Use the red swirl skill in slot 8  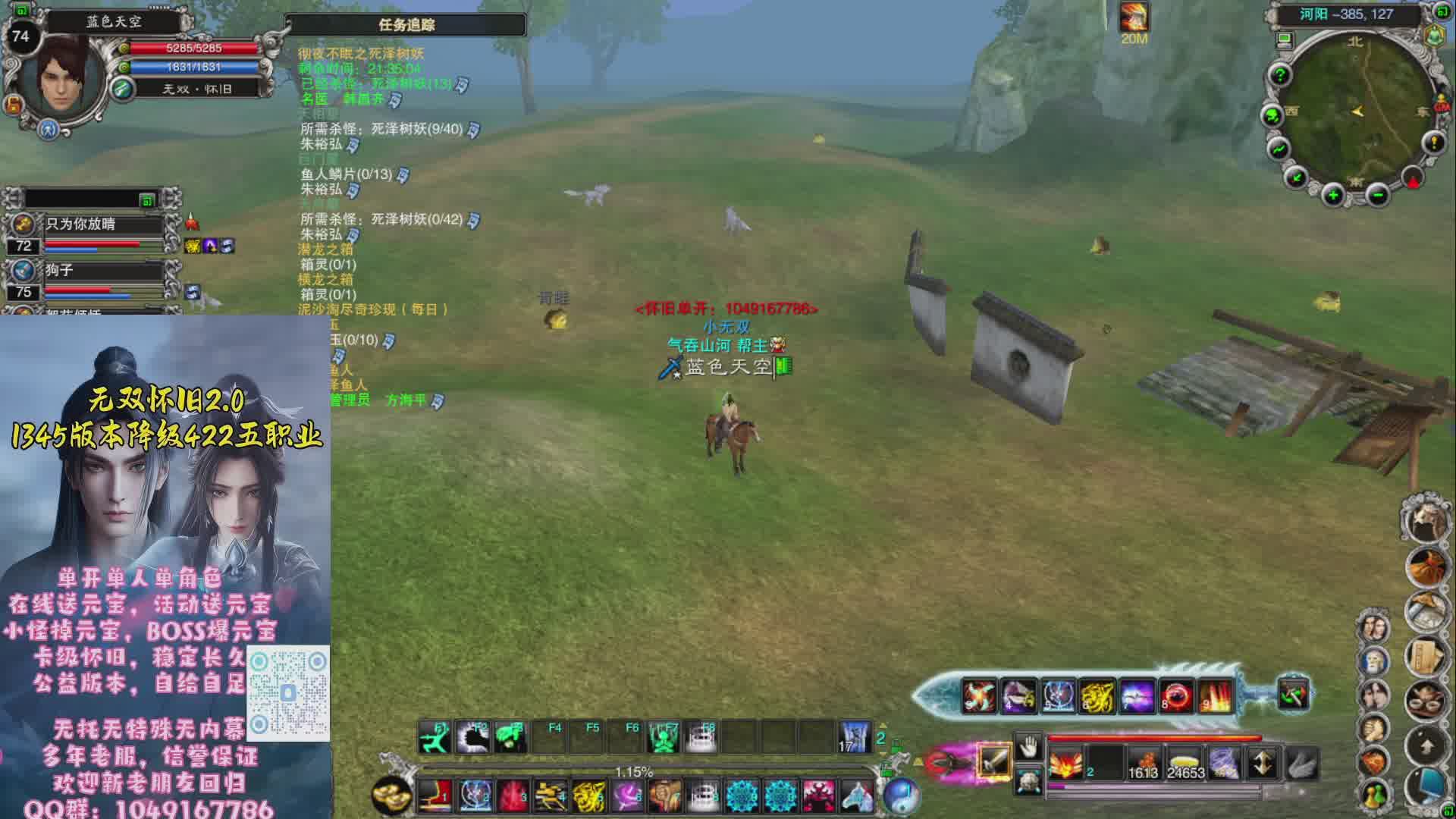[x=1175, y=696]
